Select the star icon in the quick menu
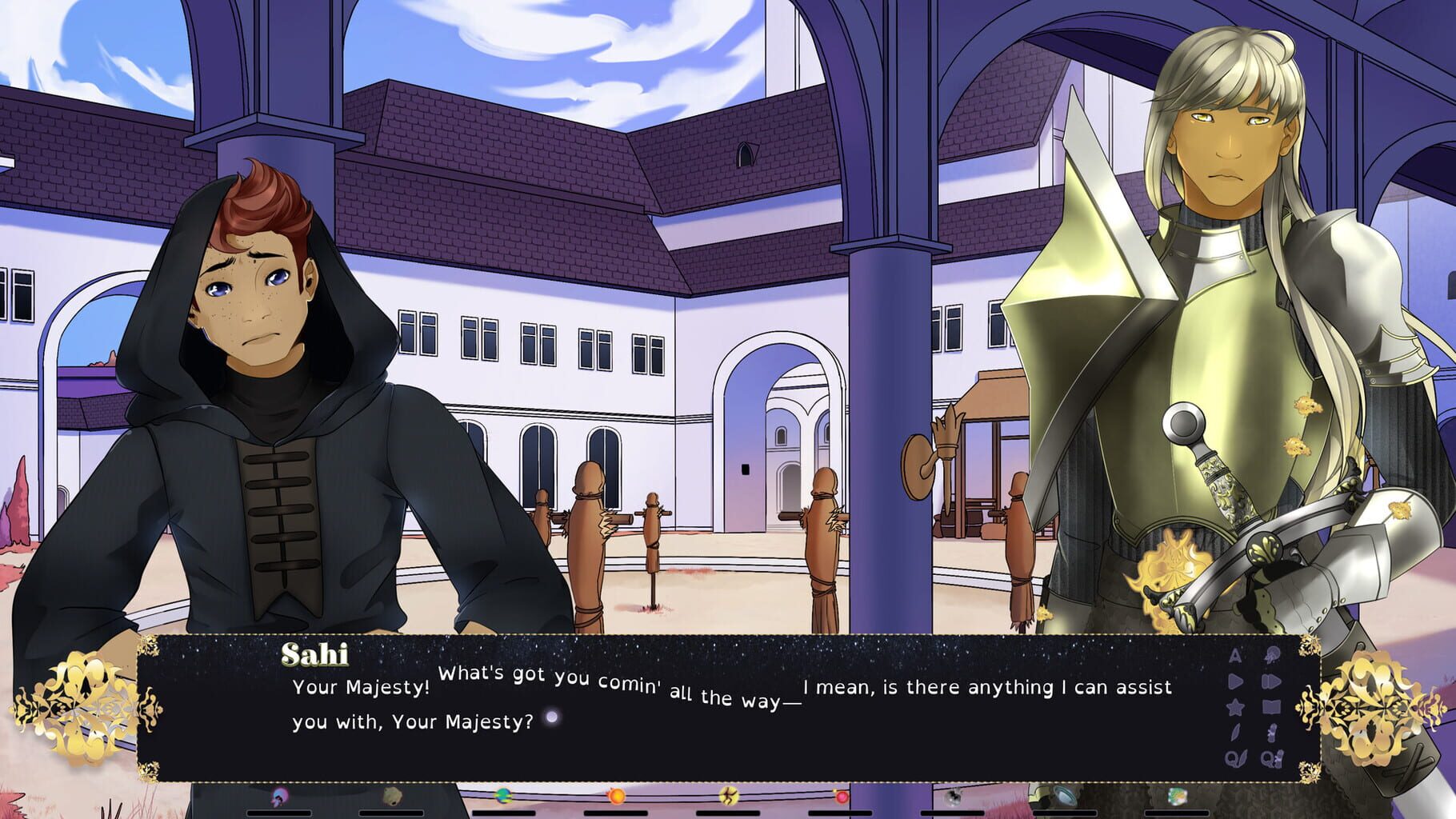This screenshot has height=819, width=1456. [1236, 708]
